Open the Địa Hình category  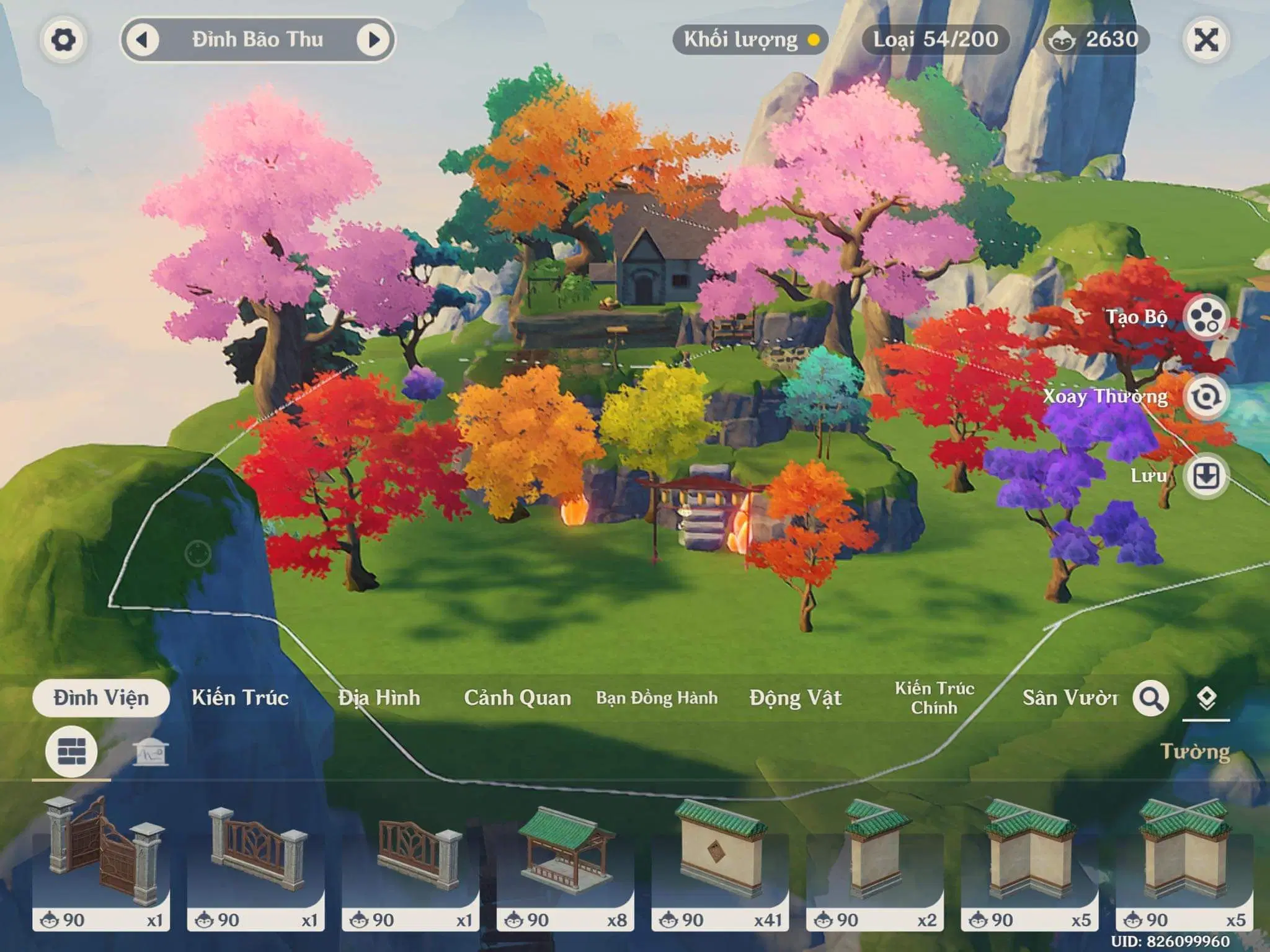point(379,698)
